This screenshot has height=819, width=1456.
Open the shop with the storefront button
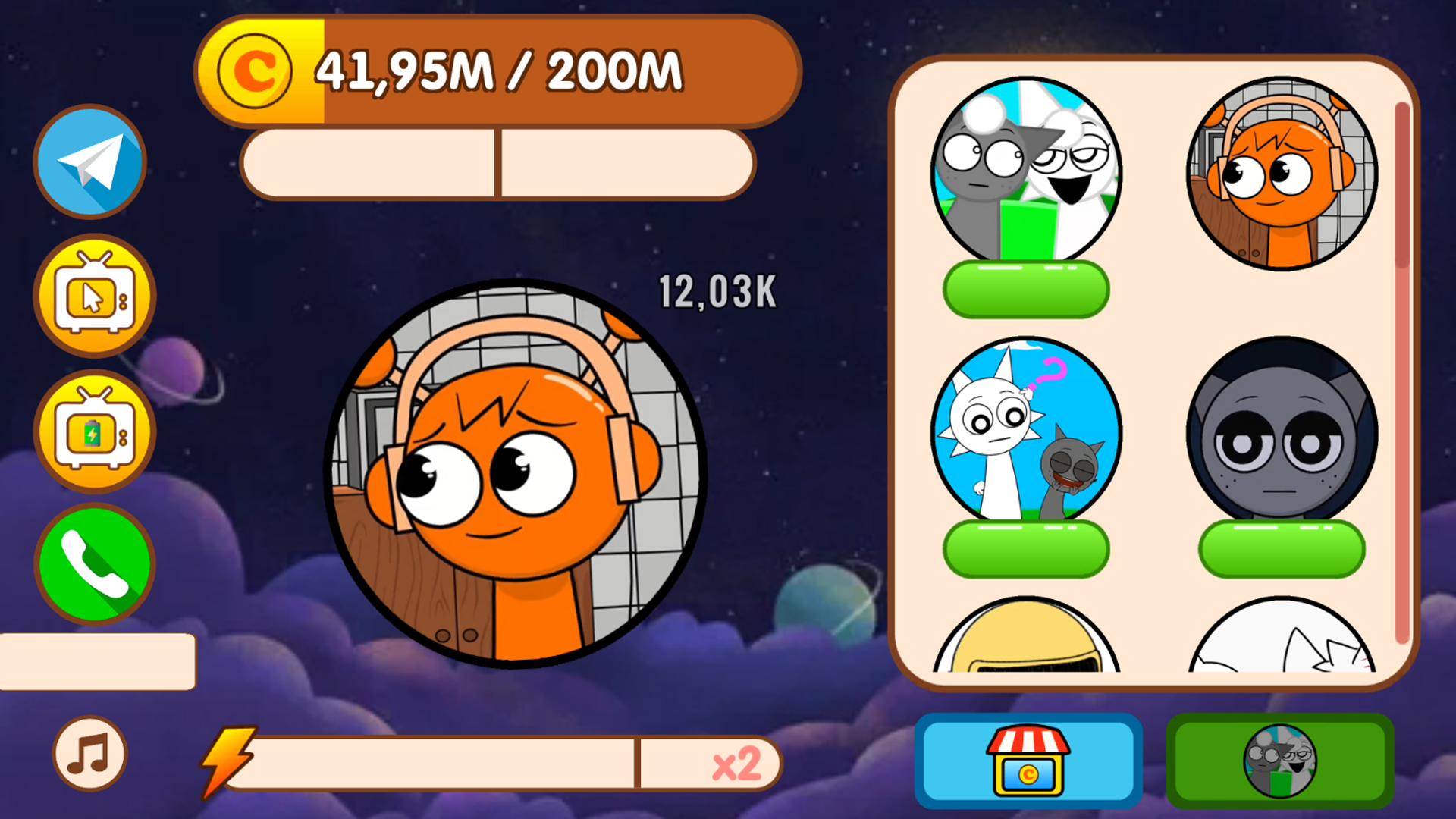(x=1025, y=761)
